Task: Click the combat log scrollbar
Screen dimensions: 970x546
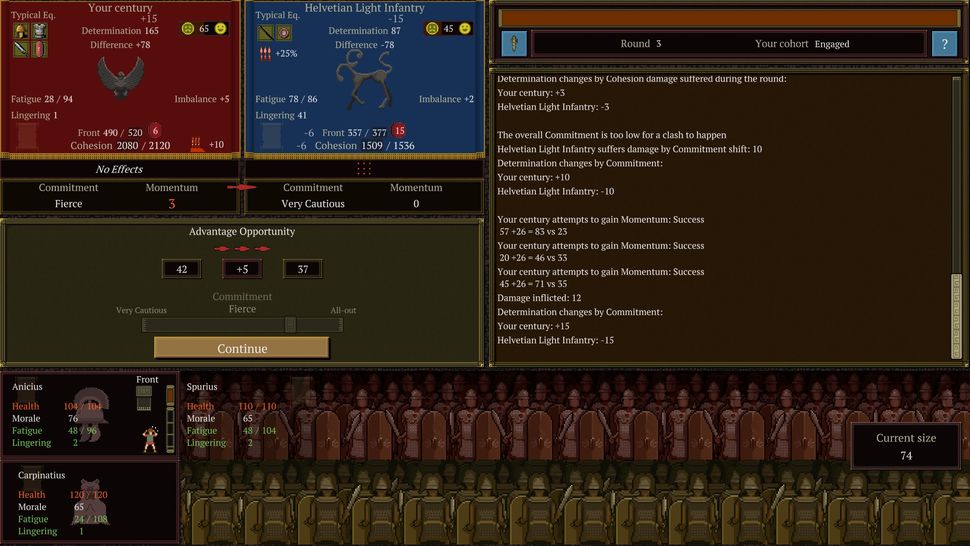Action: pos(956,215)
